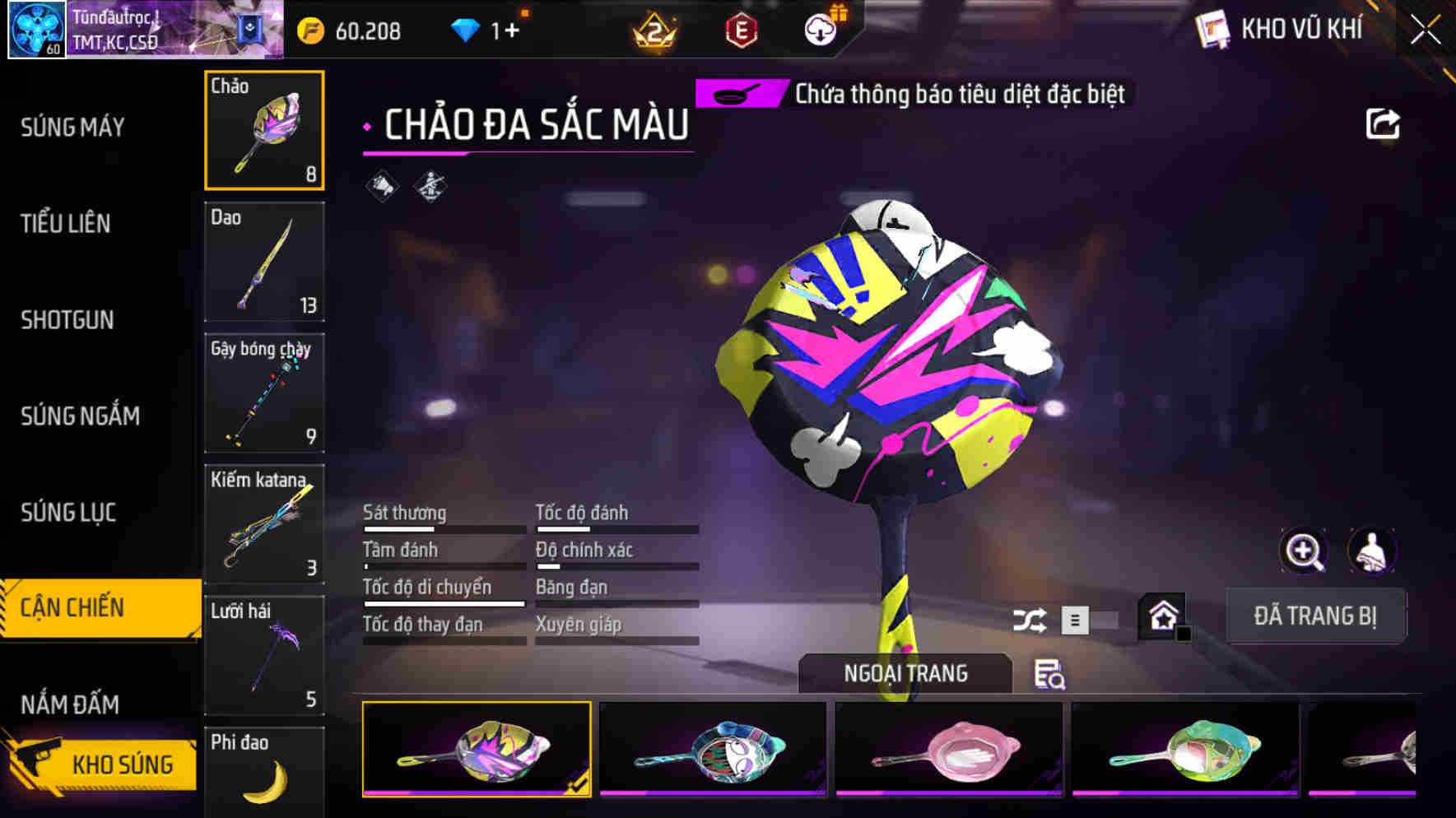The width and height of the screenshot is (1456, 818).
Task: Click the diamond 1+ top-up link
Action: click(484, 31)
